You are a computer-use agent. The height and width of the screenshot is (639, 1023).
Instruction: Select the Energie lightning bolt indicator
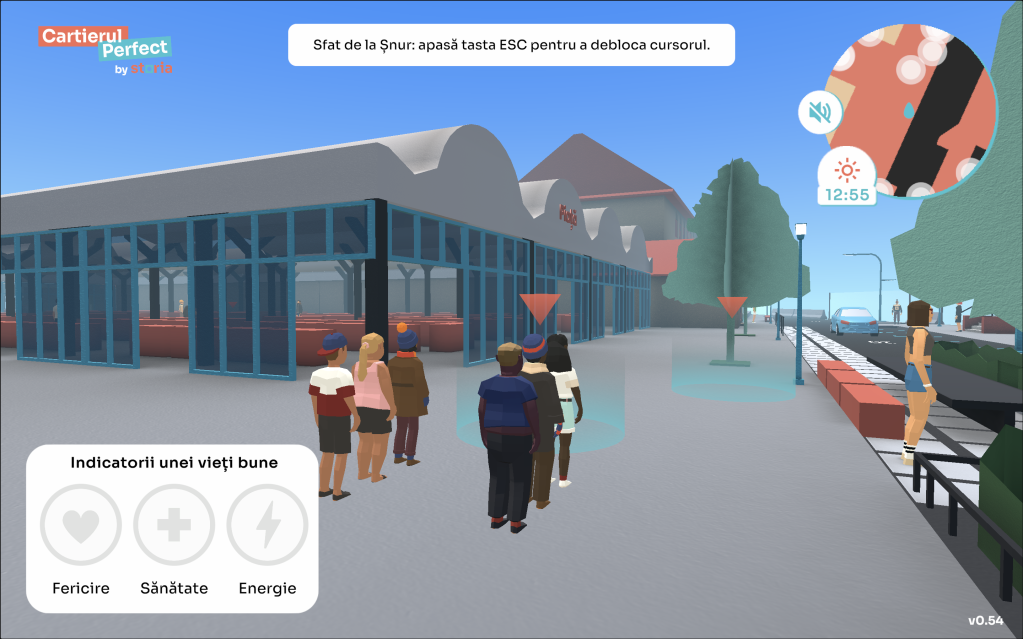pos(267,525)
